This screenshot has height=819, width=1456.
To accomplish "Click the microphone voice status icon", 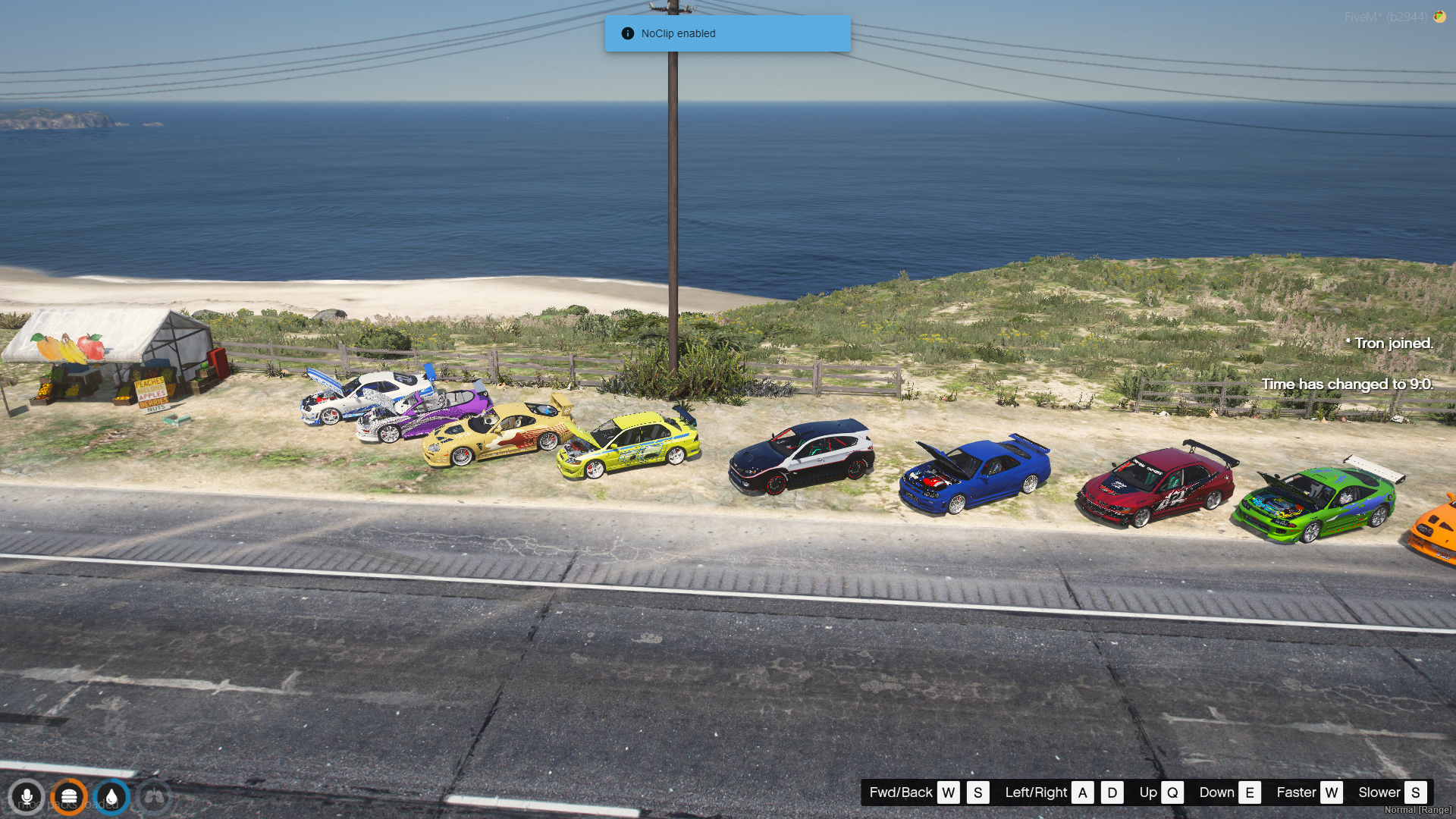I will (x=27, y=797).
